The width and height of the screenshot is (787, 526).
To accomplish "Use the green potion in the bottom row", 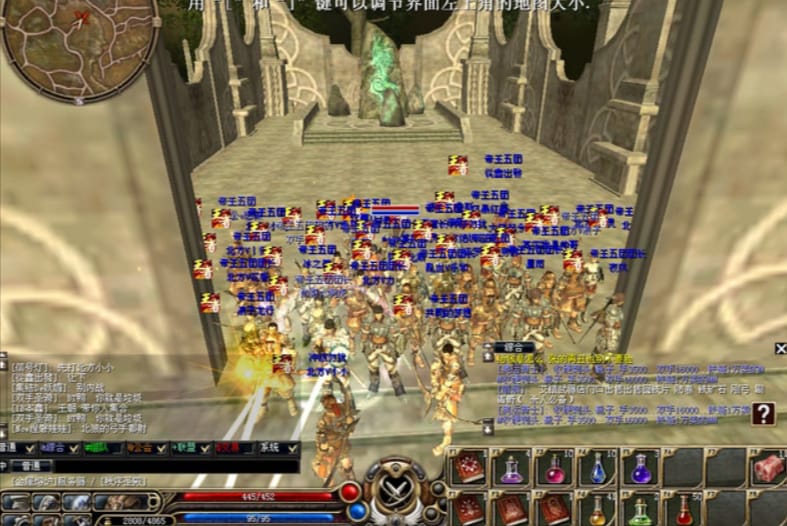I will coord(641,512).
